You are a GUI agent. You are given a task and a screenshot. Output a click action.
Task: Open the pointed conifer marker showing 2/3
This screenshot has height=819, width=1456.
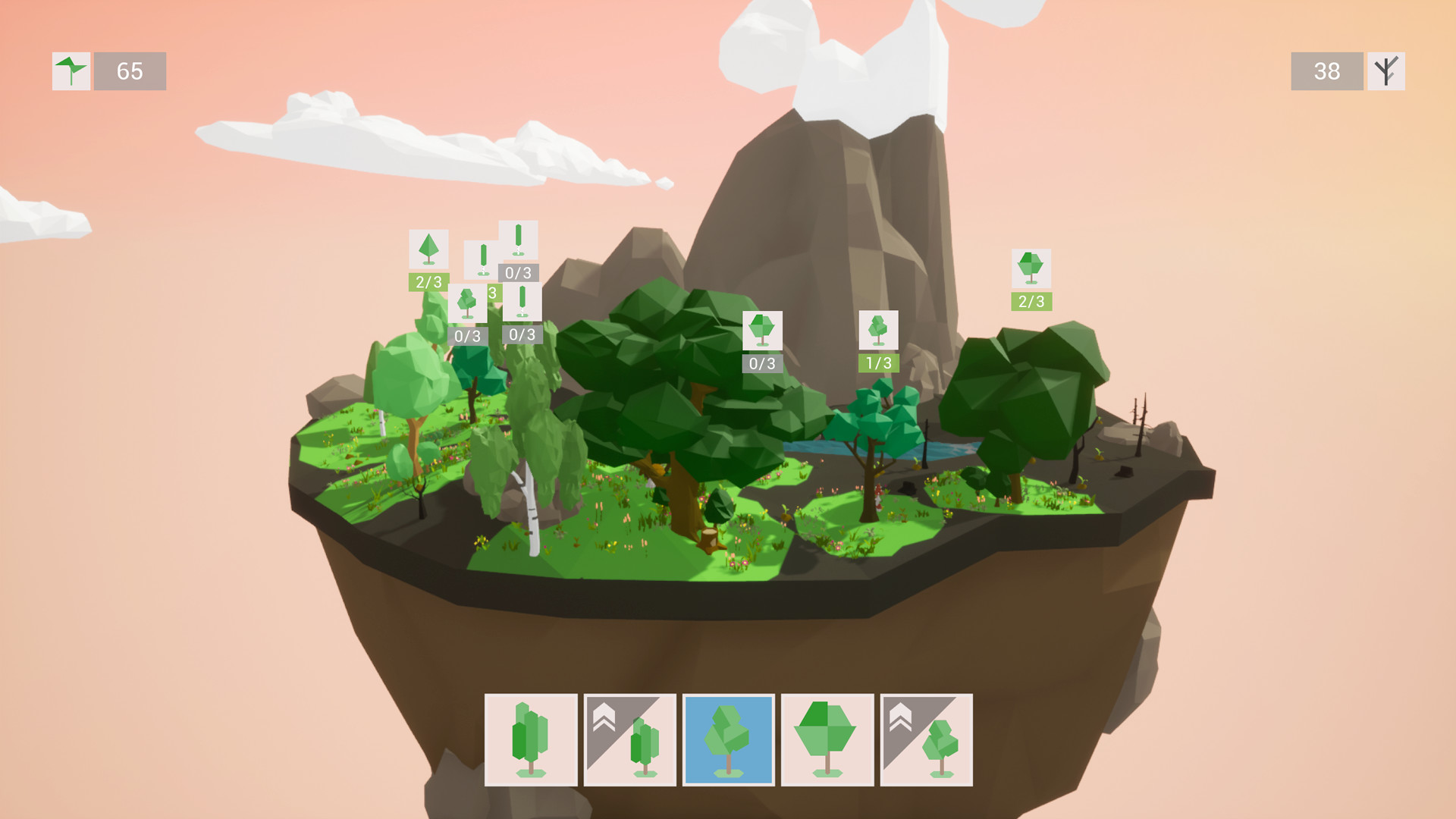[x=429, y=248]
